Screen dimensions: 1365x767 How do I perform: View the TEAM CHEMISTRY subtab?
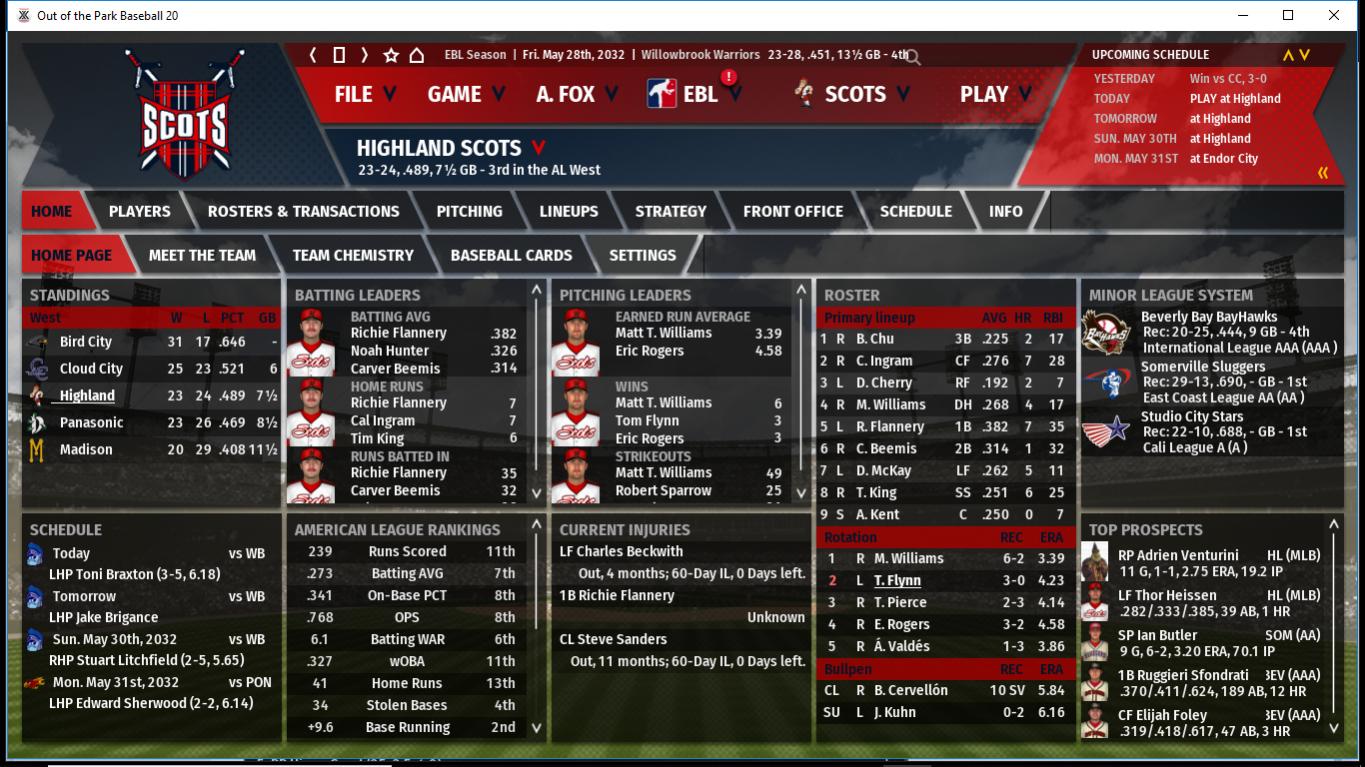[352, 255]
